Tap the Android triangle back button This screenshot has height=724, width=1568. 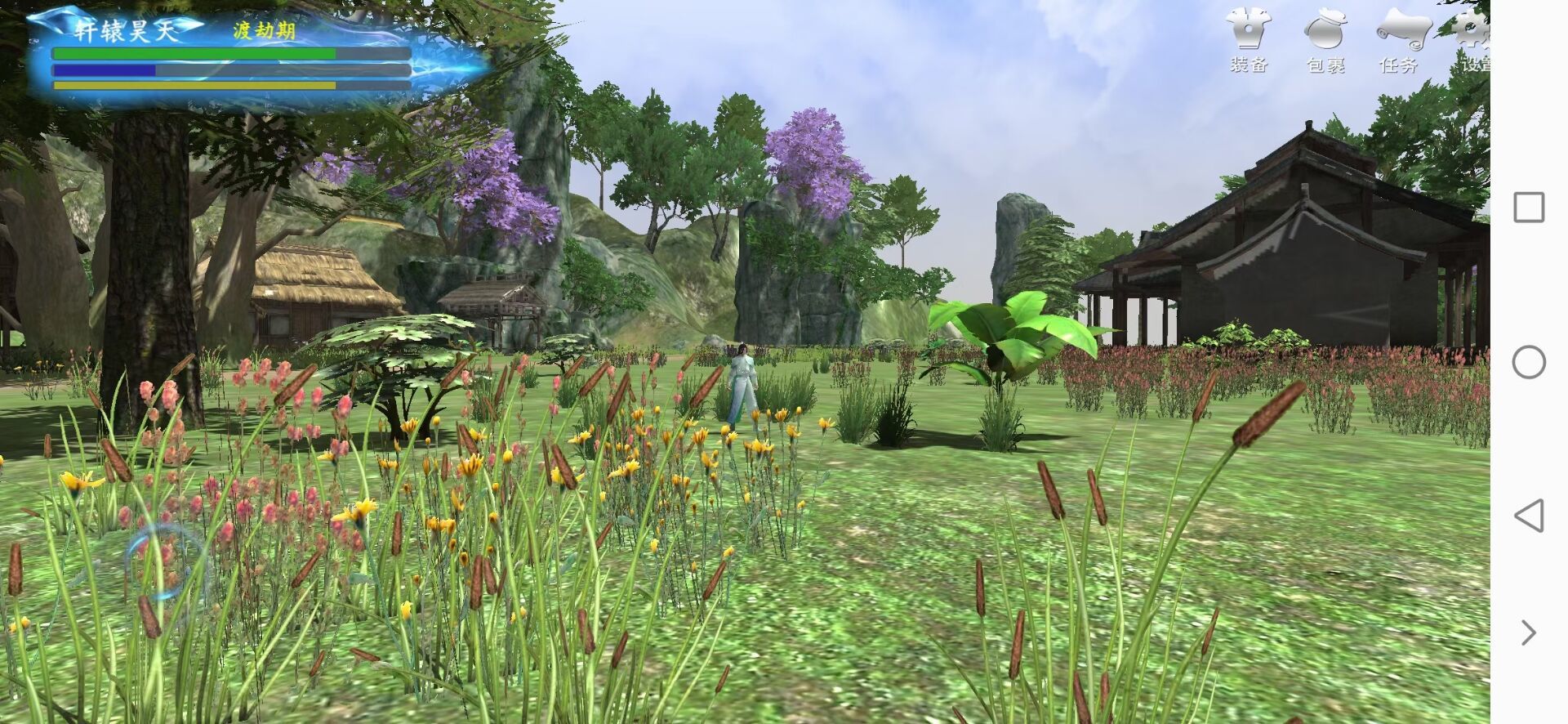click(1529, 516)
